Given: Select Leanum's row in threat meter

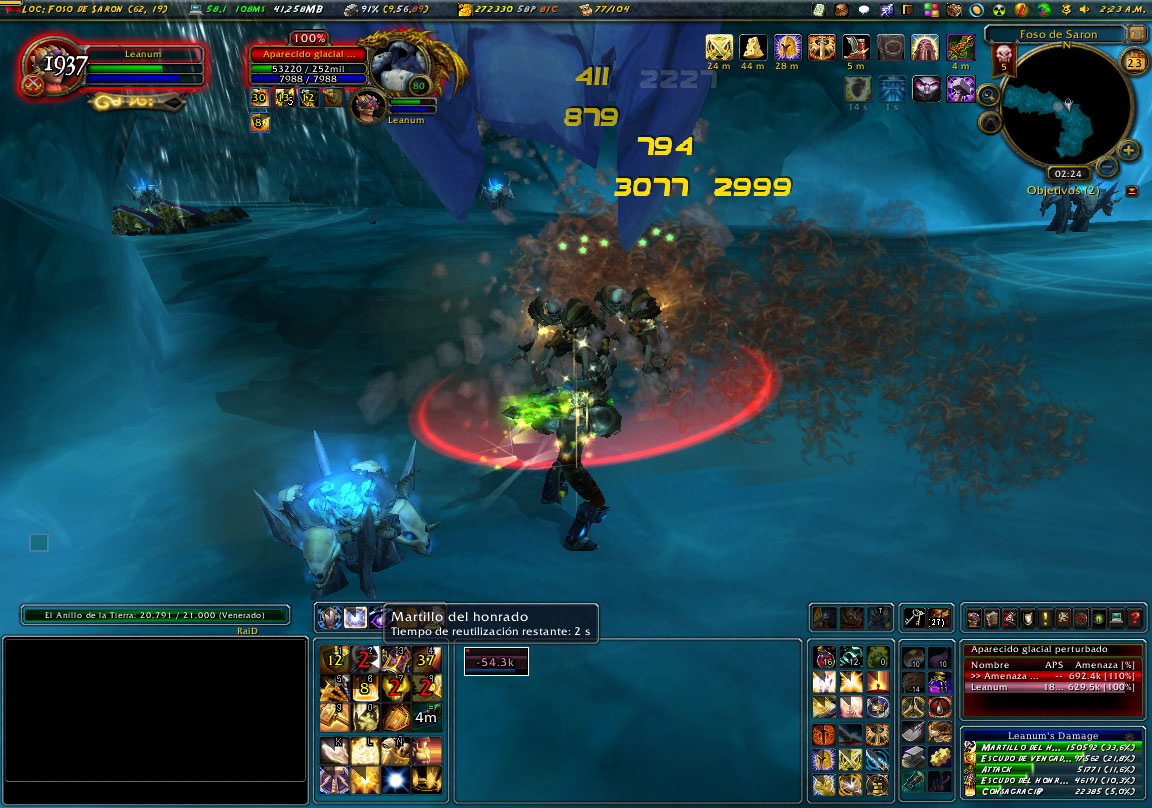Looking at the screenshot, I should [1052, 688].
